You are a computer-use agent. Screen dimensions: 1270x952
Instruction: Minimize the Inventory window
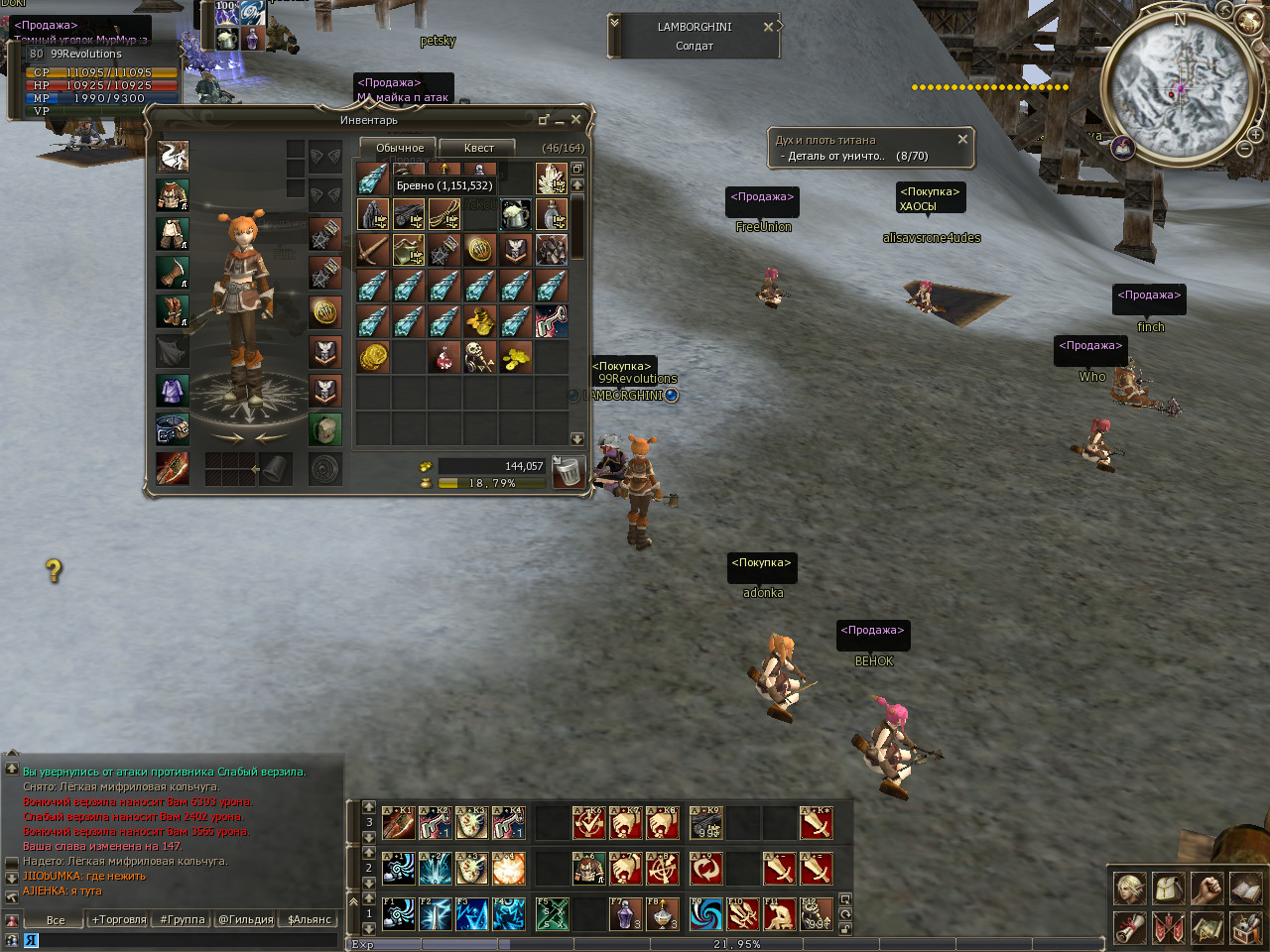(560, 120)
